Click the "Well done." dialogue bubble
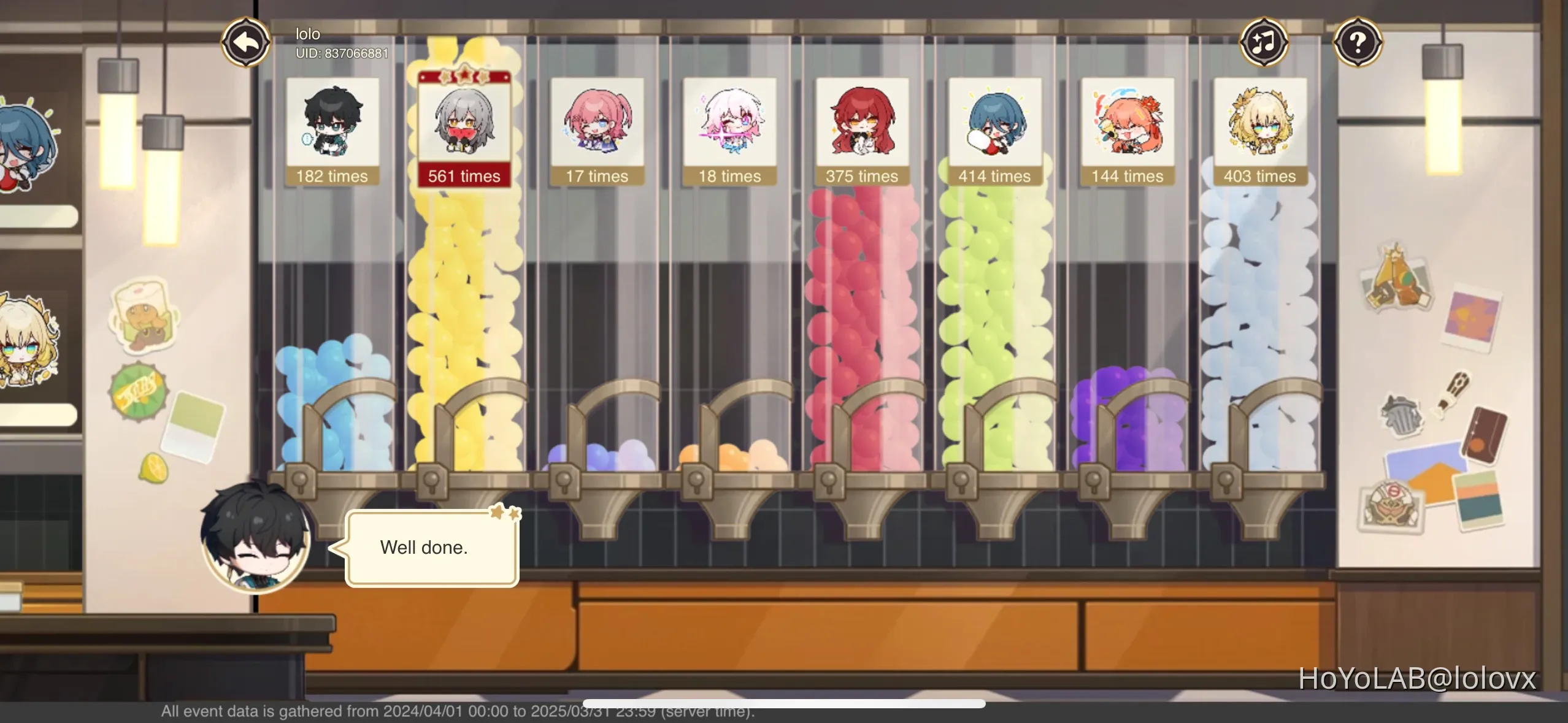1568x723 pixels. tap(425, 548)
